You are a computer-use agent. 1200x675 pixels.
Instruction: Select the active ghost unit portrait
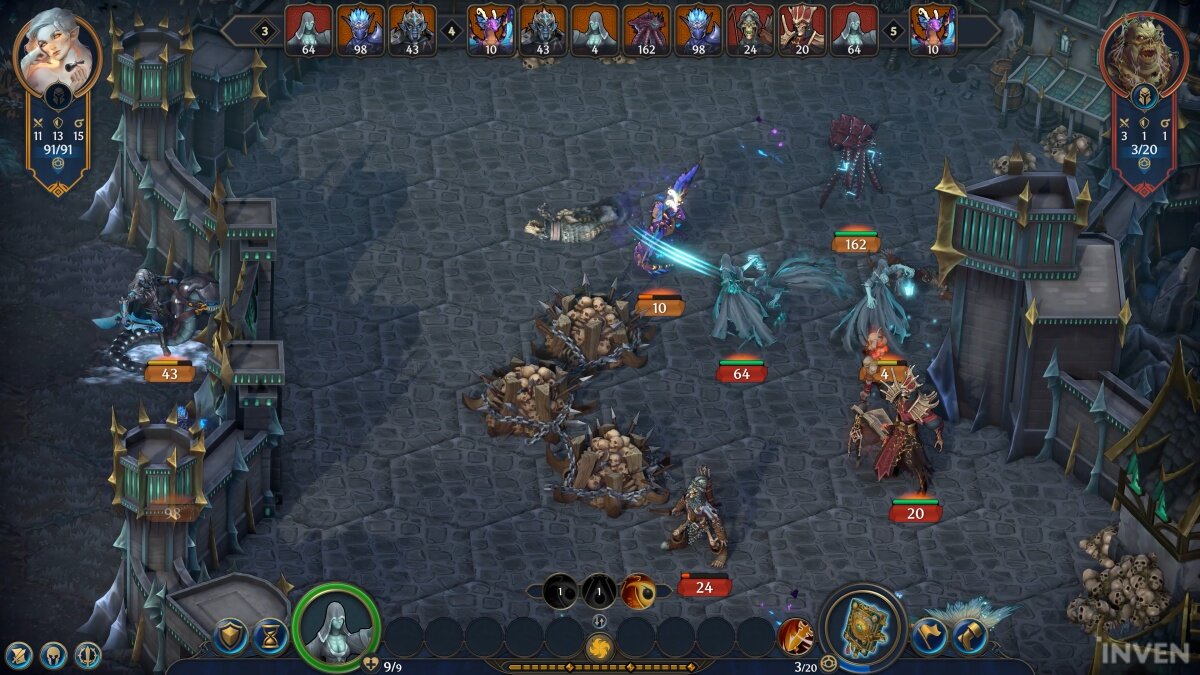(x=336, y=627)
